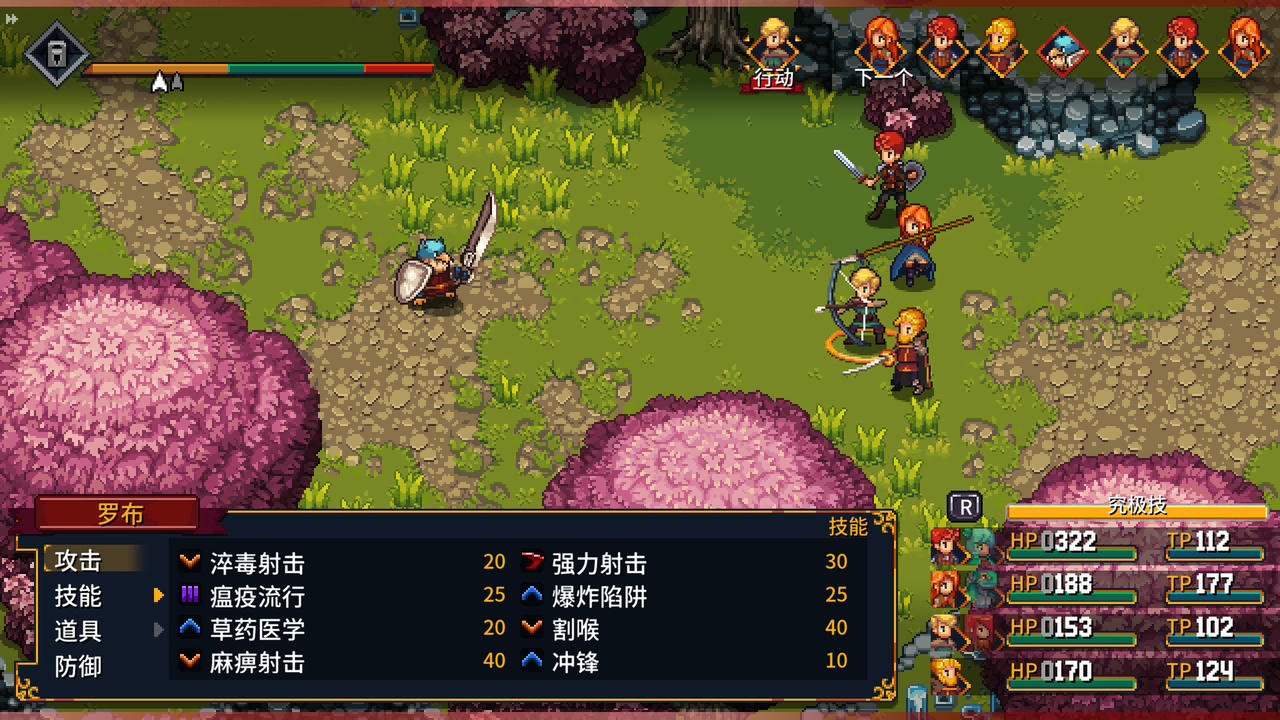Click the R button prompt icon
Image resolution: width=1280 pixels, height=720 pixels.
(x=963, y=508)
